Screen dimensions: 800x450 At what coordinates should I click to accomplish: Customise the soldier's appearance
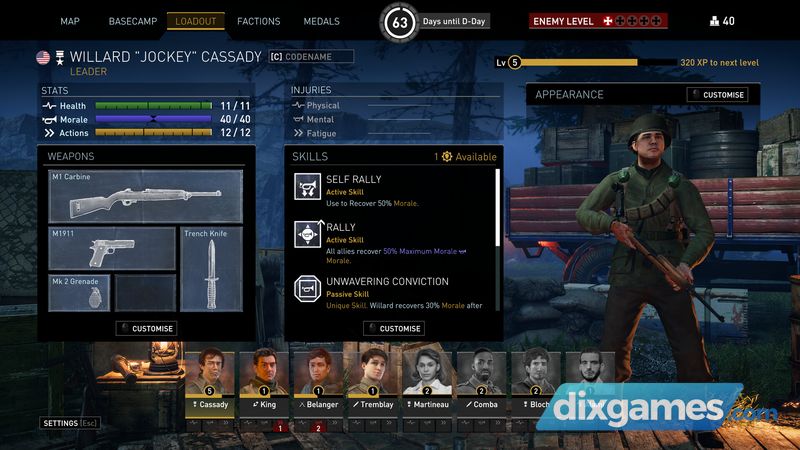coord(718,95)
